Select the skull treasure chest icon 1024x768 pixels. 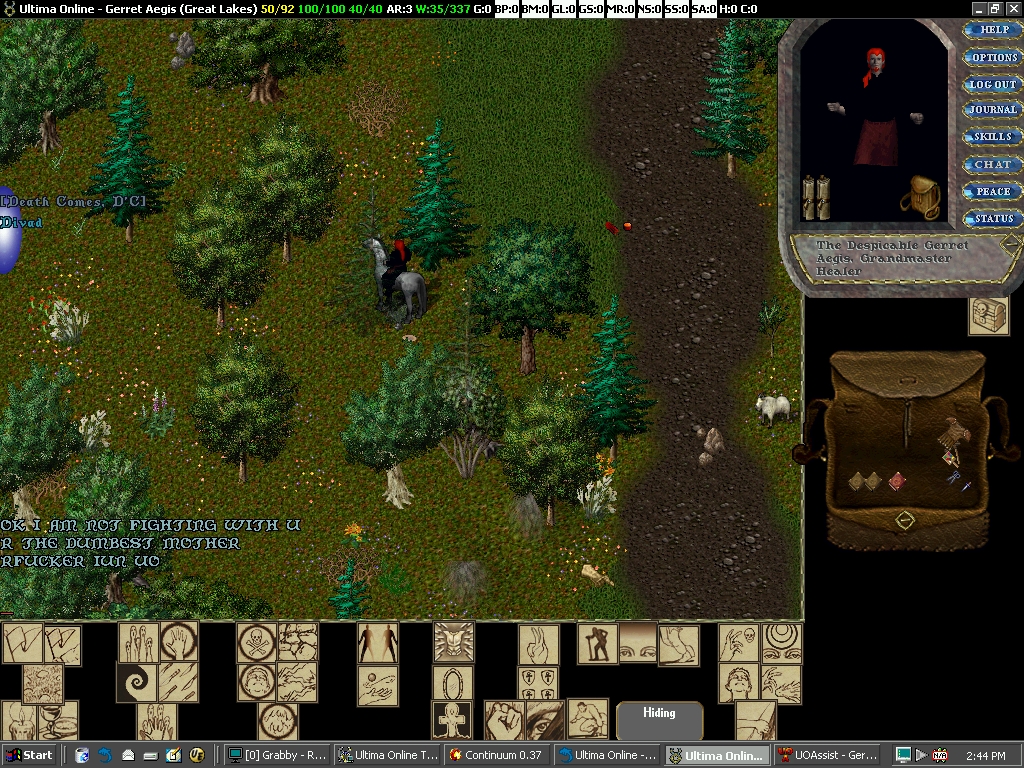pos(989,316)
